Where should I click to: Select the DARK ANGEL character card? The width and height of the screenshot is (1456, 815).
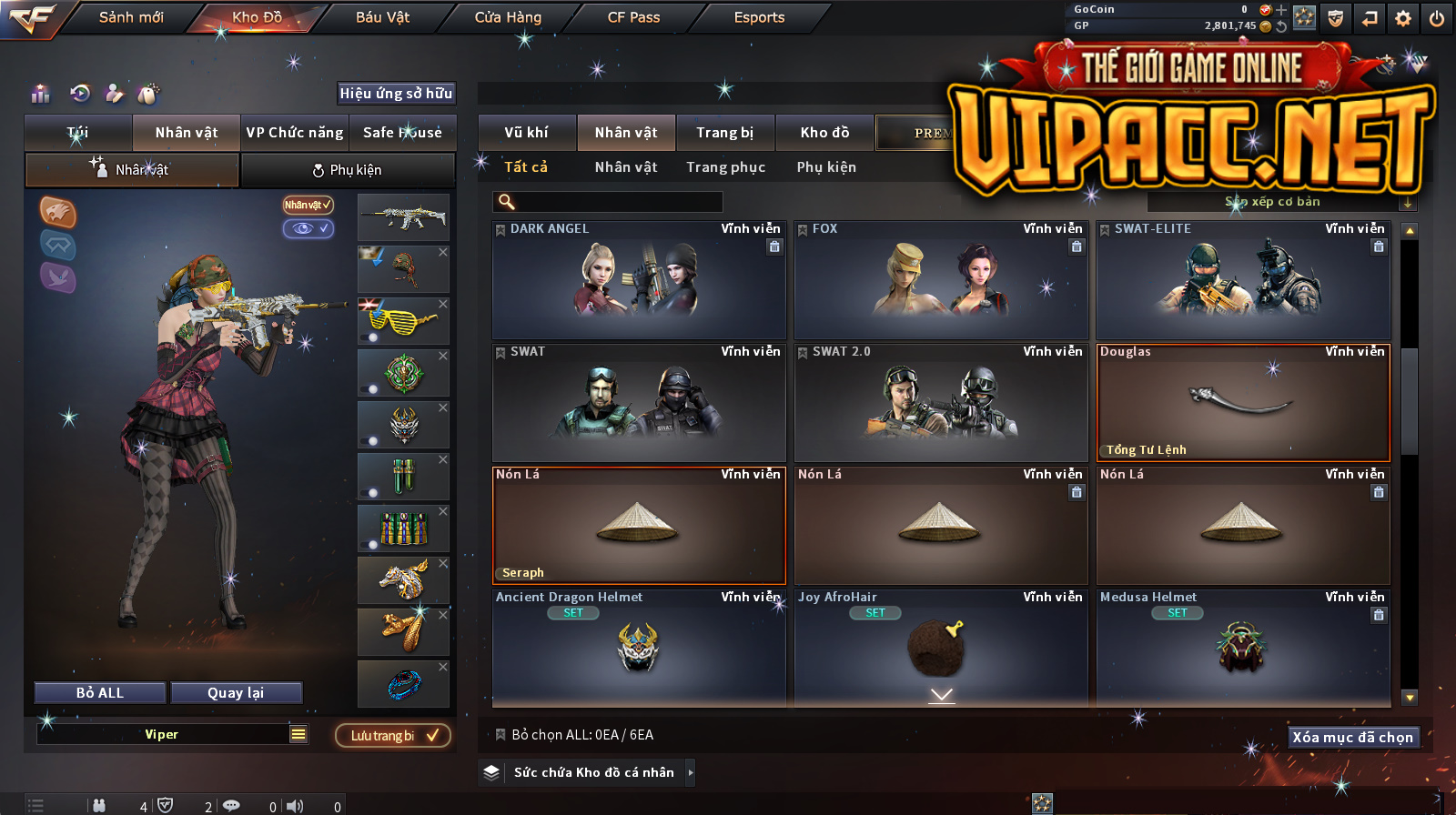point(639,280)
